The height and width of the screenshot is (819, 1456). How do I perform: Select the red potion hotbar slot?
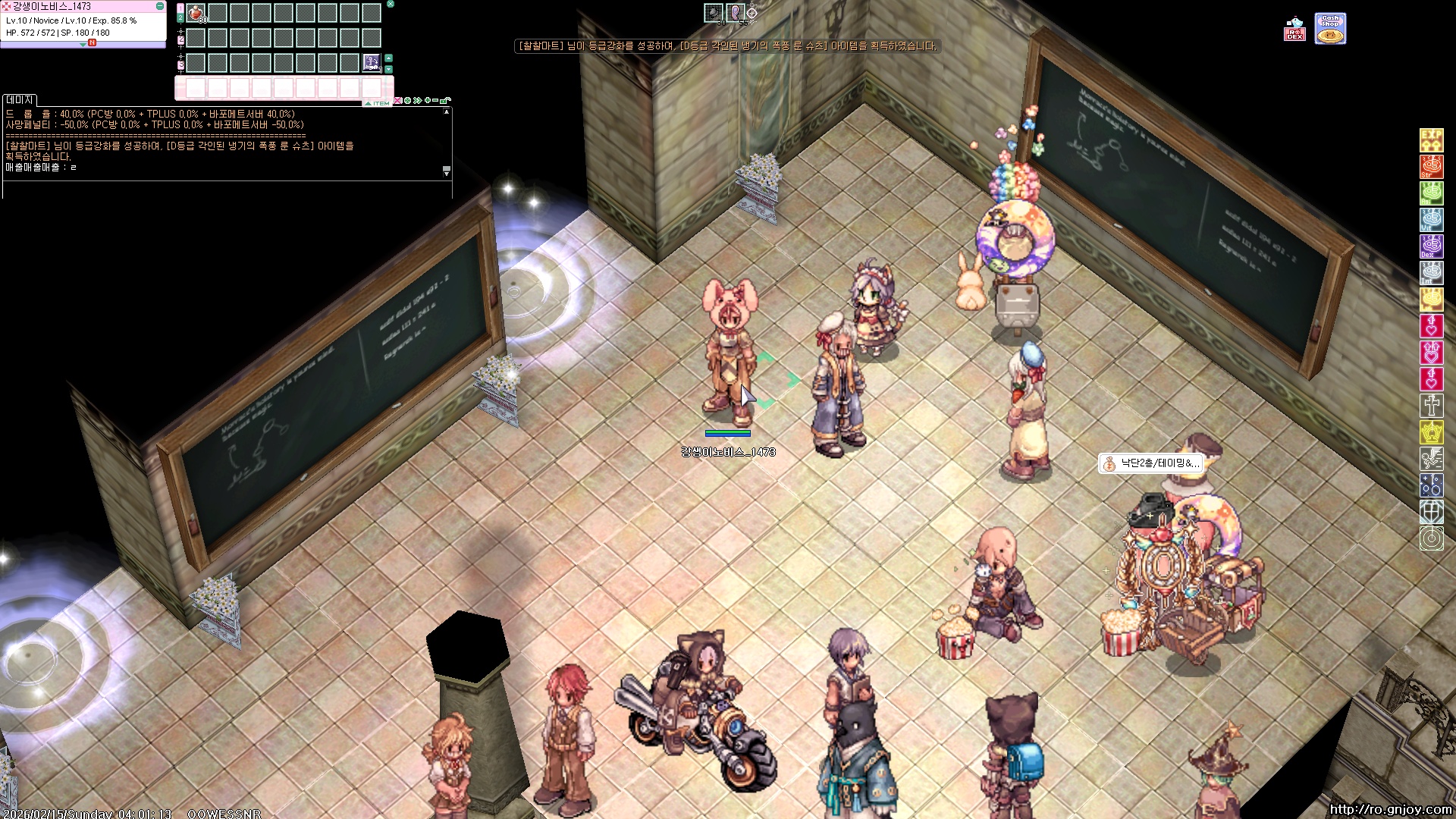click(196, 13)
